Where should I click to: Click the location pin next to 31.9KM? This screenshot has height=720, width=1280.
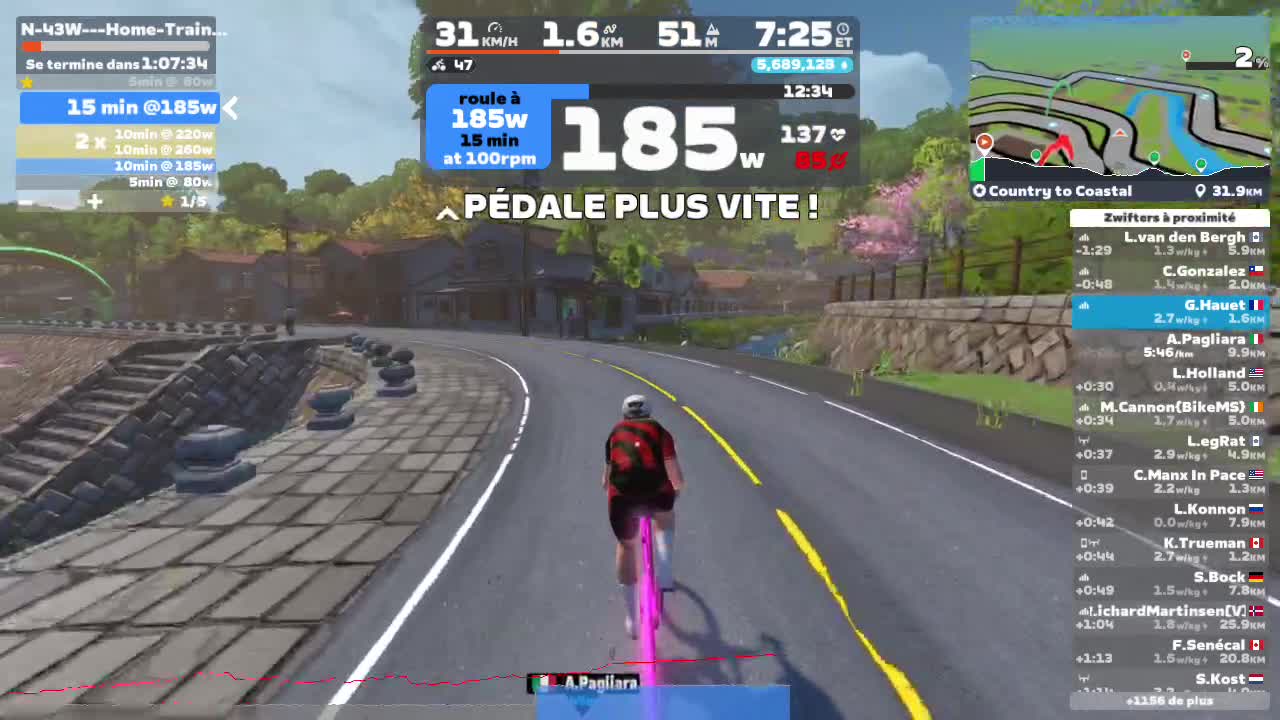(1202, 190)
